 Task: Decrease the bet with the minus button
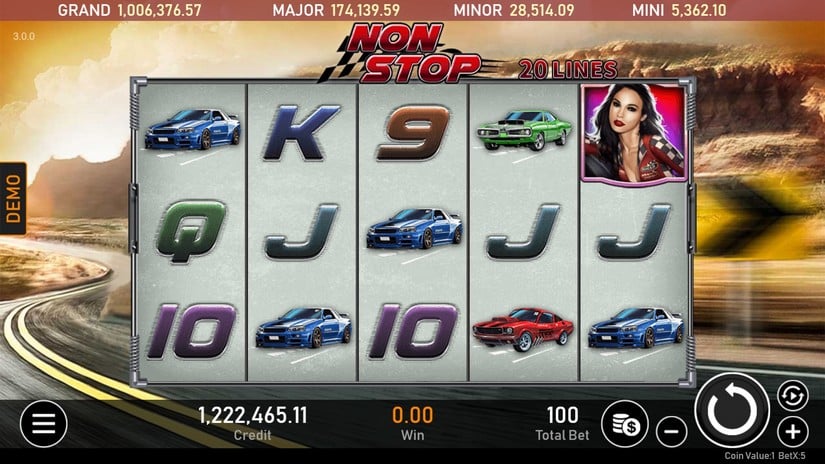[x=672, y=432]
